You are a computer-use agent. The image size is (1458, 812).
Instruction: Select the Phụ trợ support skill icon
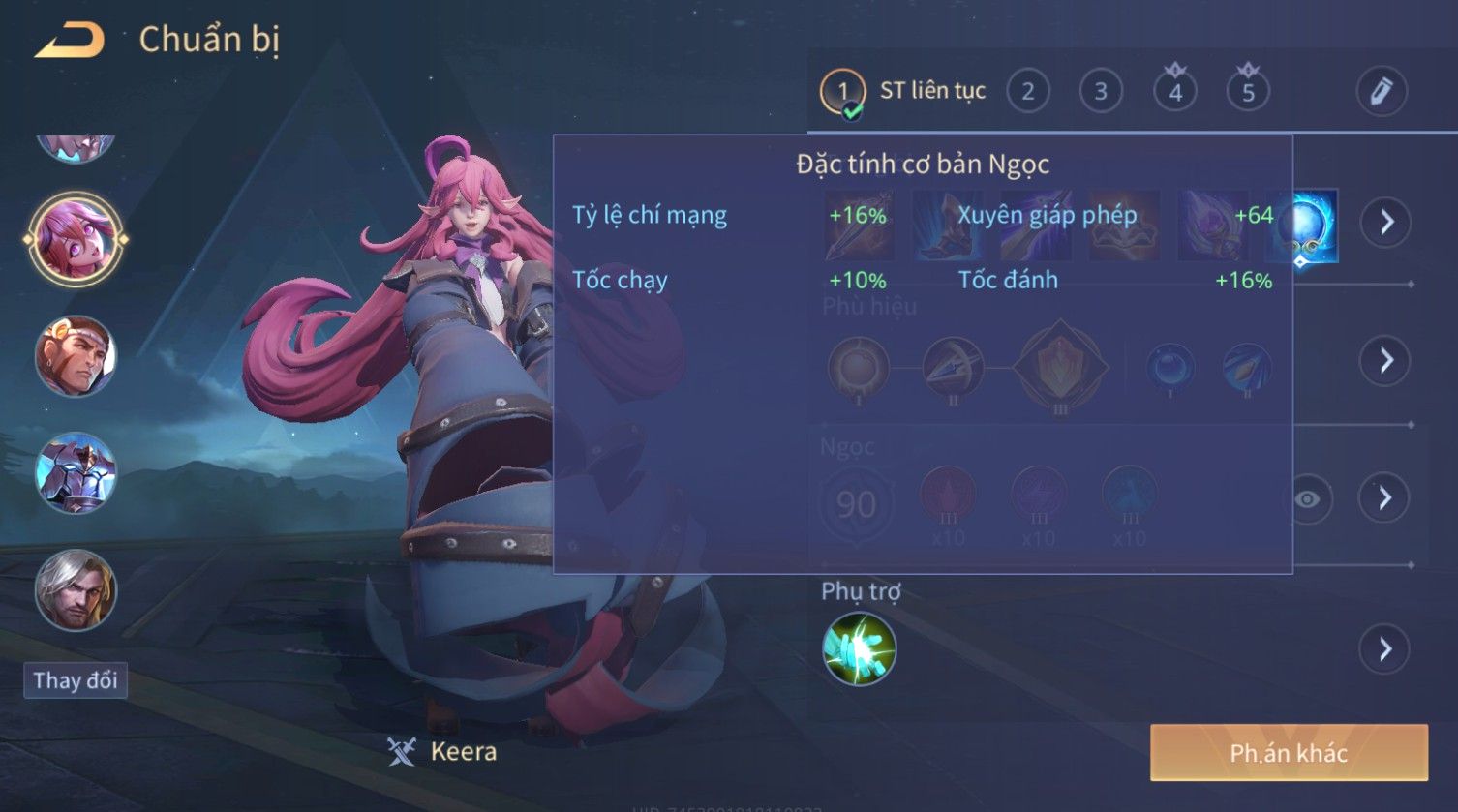click(x=859, y=648)
